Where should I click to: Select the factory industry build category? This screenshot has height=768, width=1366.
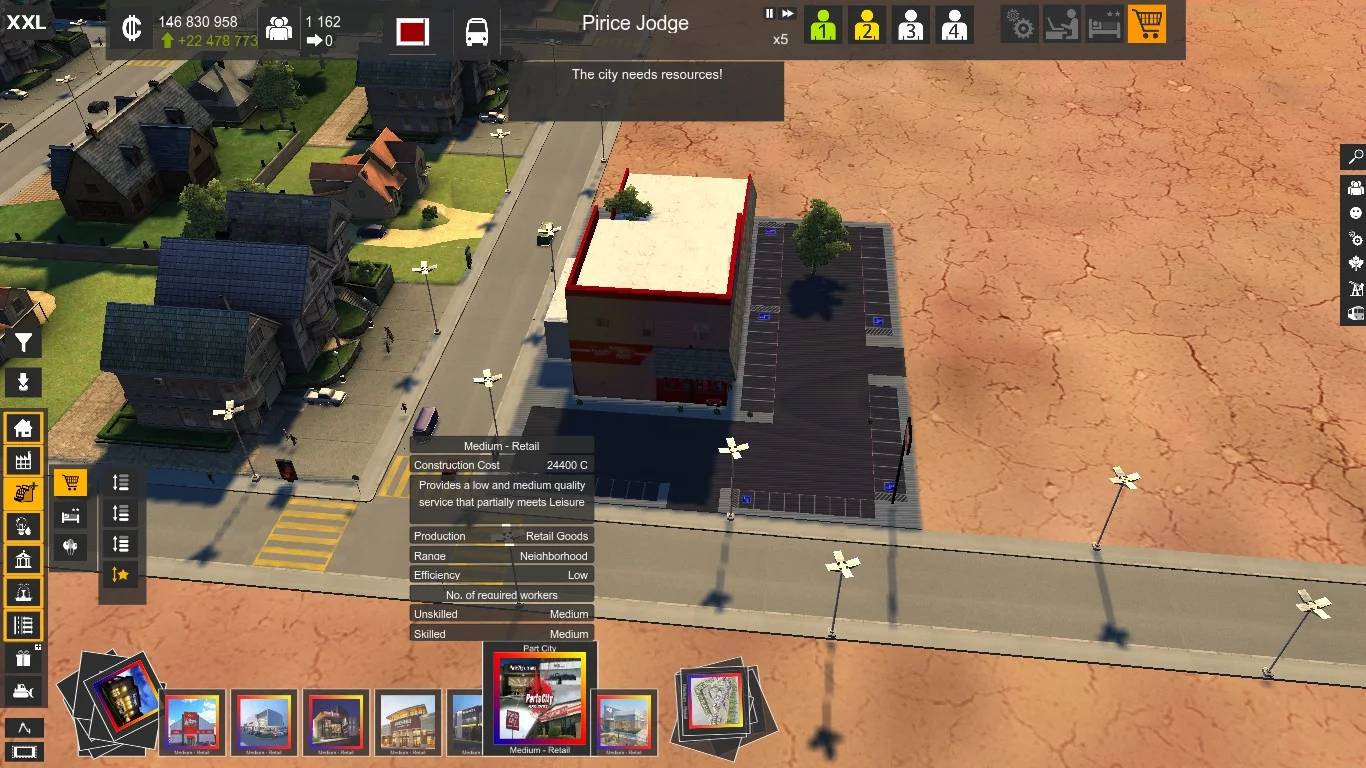pyautogui.click(x=23, y=460)
